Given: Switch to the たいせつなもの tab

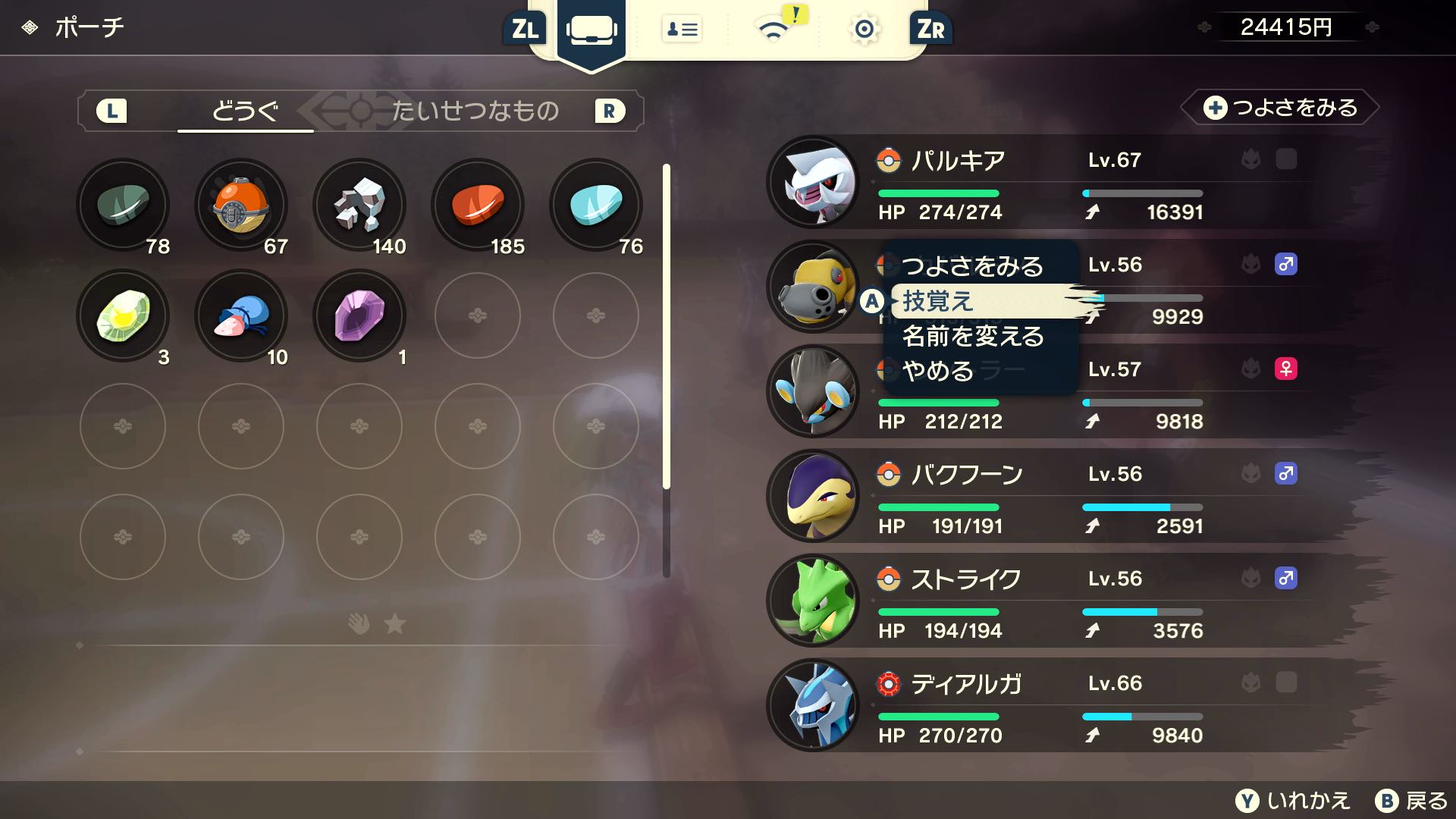Looking at the screenshot, I should click(x=475, y=111).
